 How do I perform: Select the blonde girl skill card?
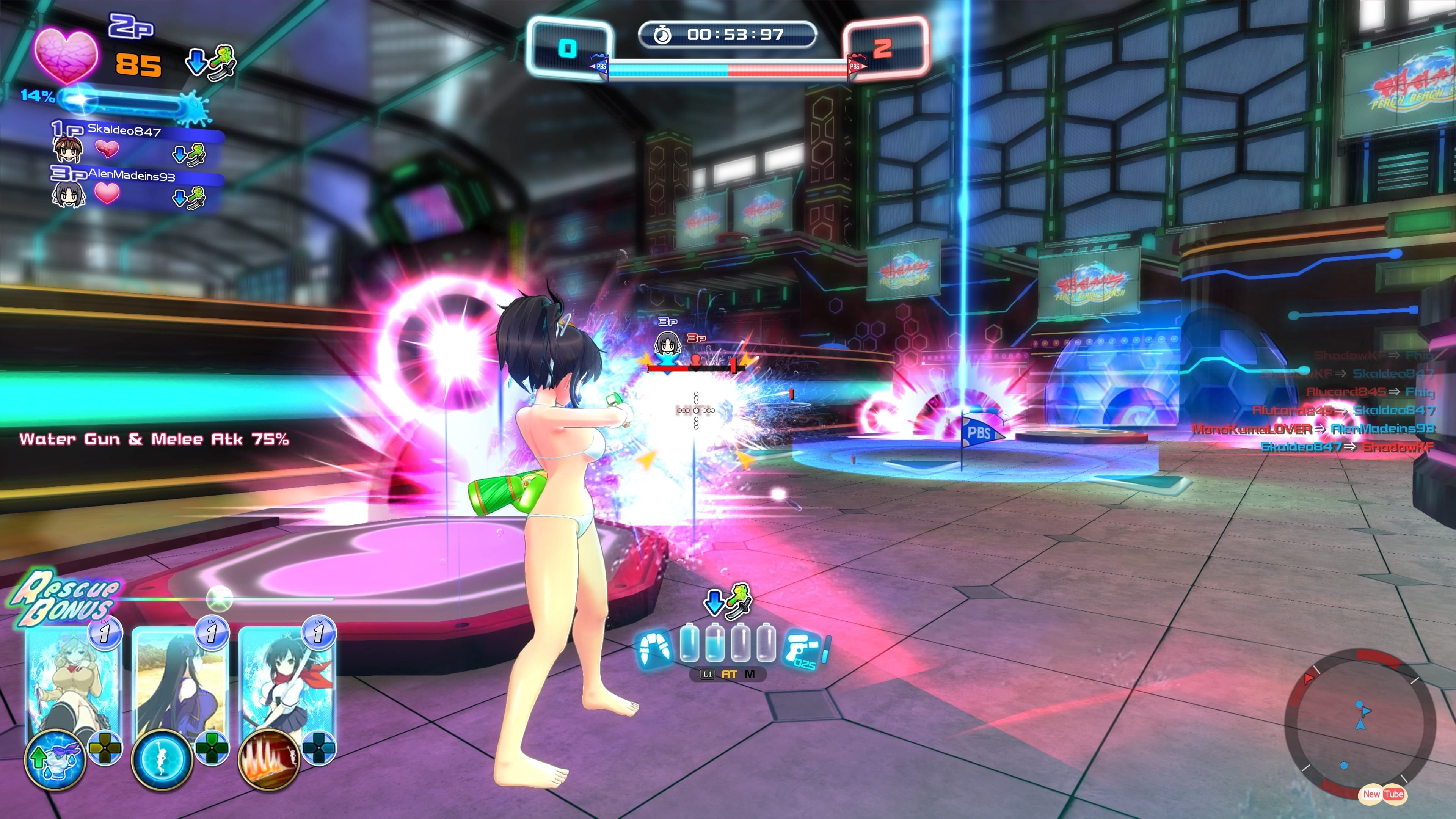point(74,678)
